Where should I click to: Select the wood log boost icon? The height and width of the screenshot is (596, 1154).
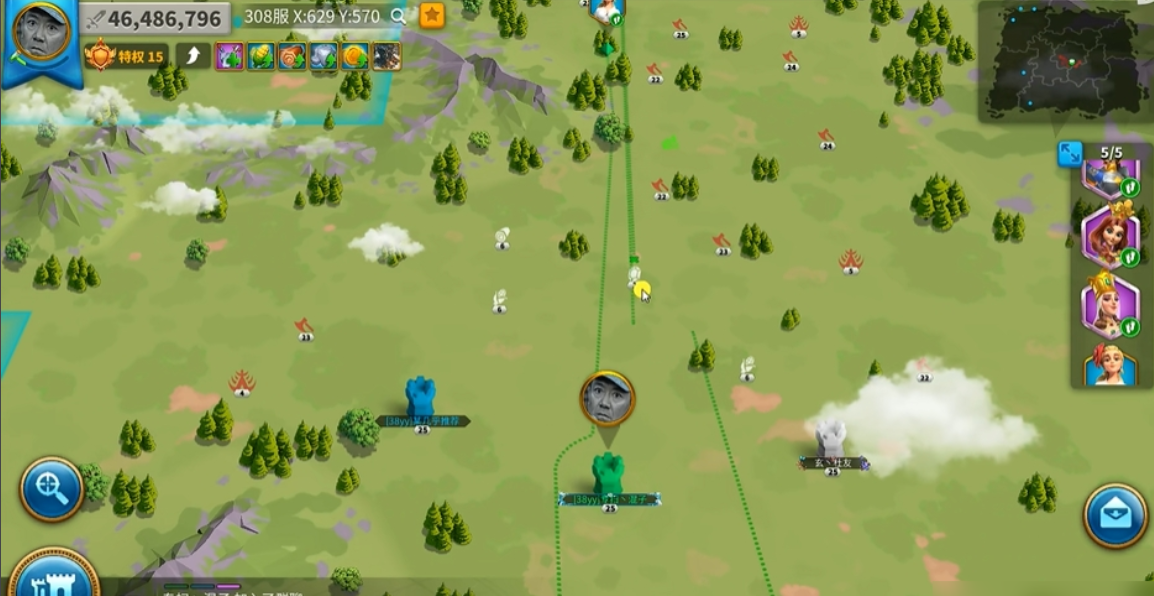coord(292,56)
